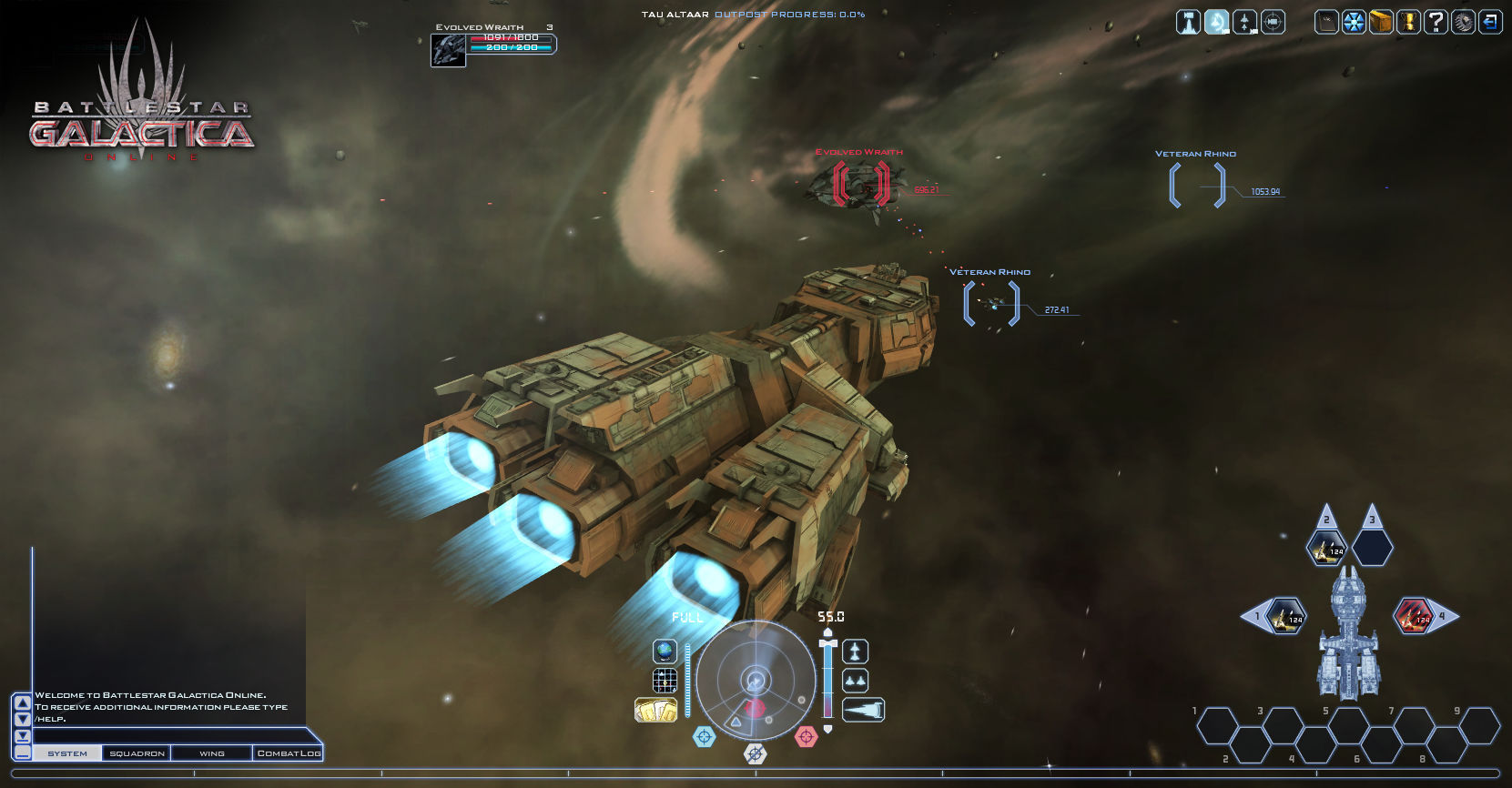Switch to the Squadron chat tab

pos(137,753)
